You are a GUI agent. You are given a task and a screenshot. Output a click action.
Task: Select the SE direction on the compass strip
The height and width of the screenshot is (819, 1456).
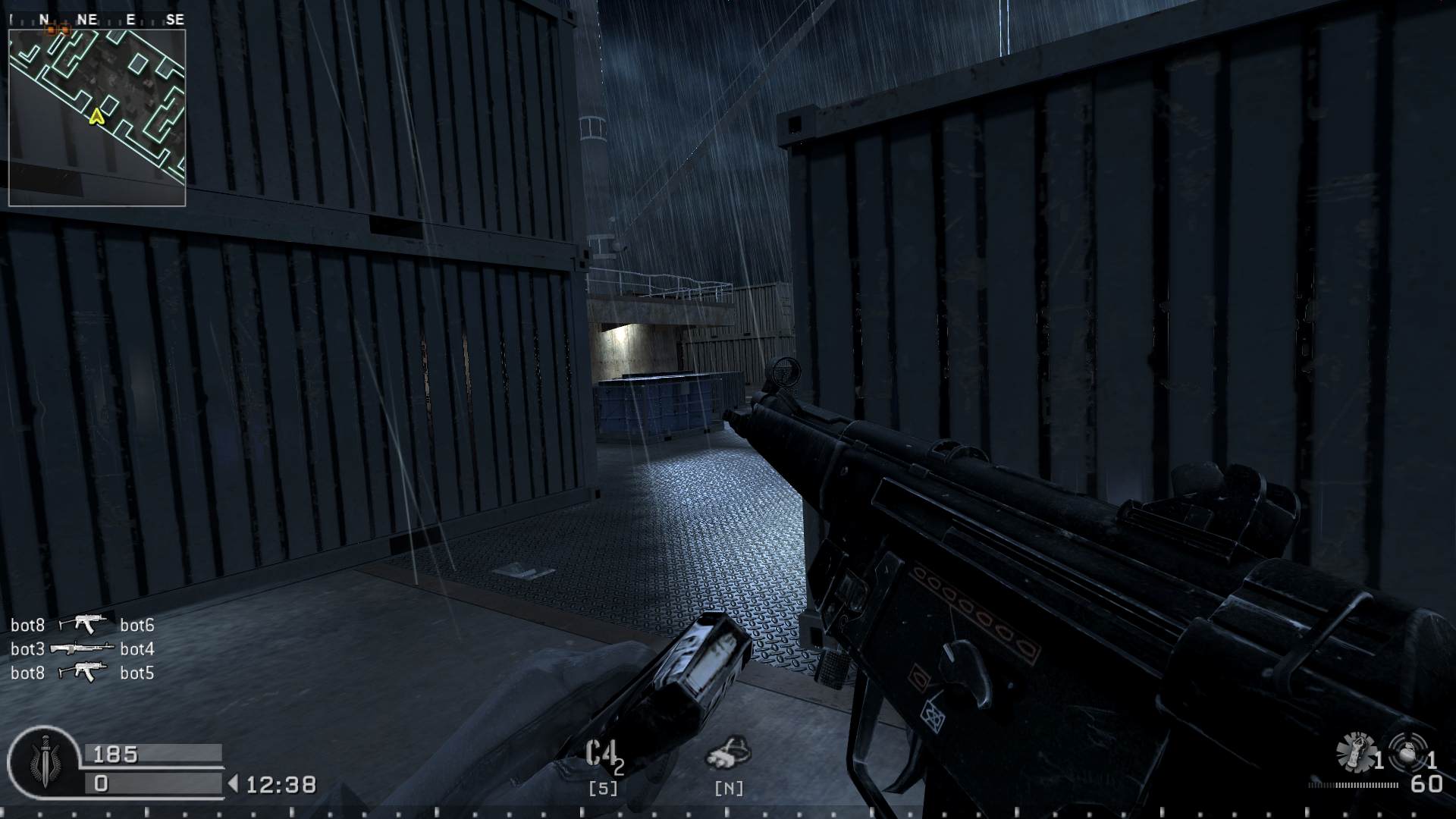[176, 19]
